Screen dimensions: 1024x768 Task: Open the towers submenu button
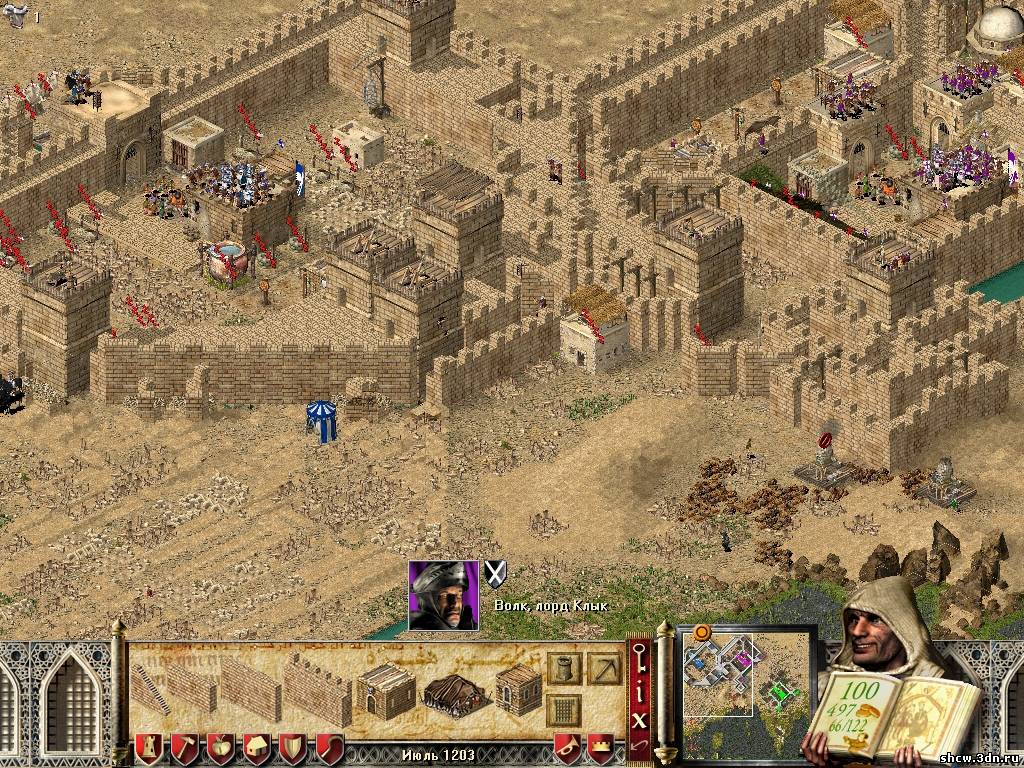tap(564, 668)
